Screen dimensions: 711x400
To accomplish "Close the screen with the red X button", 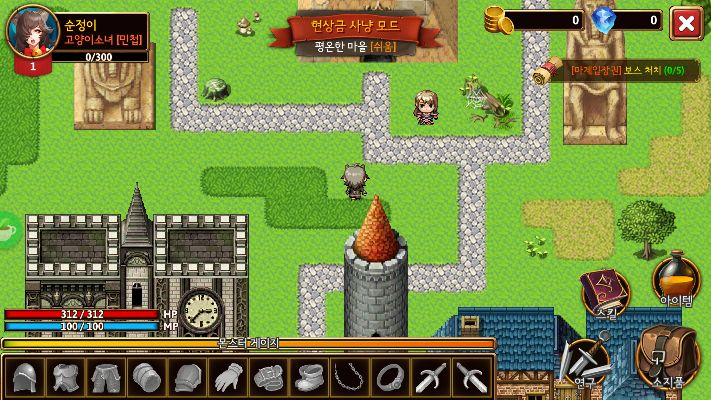I will (685, 22).
